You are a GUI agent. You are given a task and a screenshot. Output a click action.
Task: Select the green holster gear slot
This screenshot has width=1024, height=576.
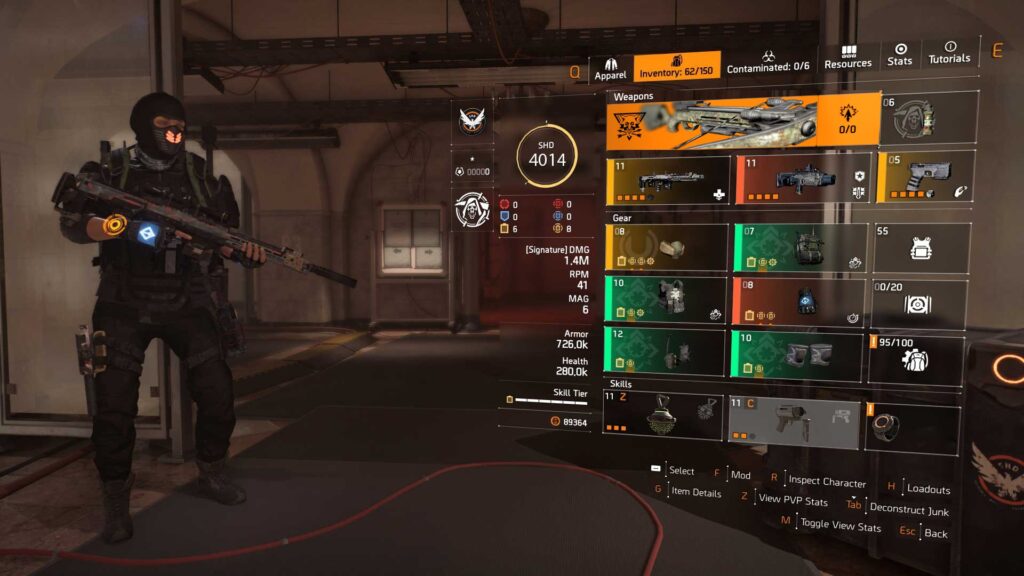(666, 353)
